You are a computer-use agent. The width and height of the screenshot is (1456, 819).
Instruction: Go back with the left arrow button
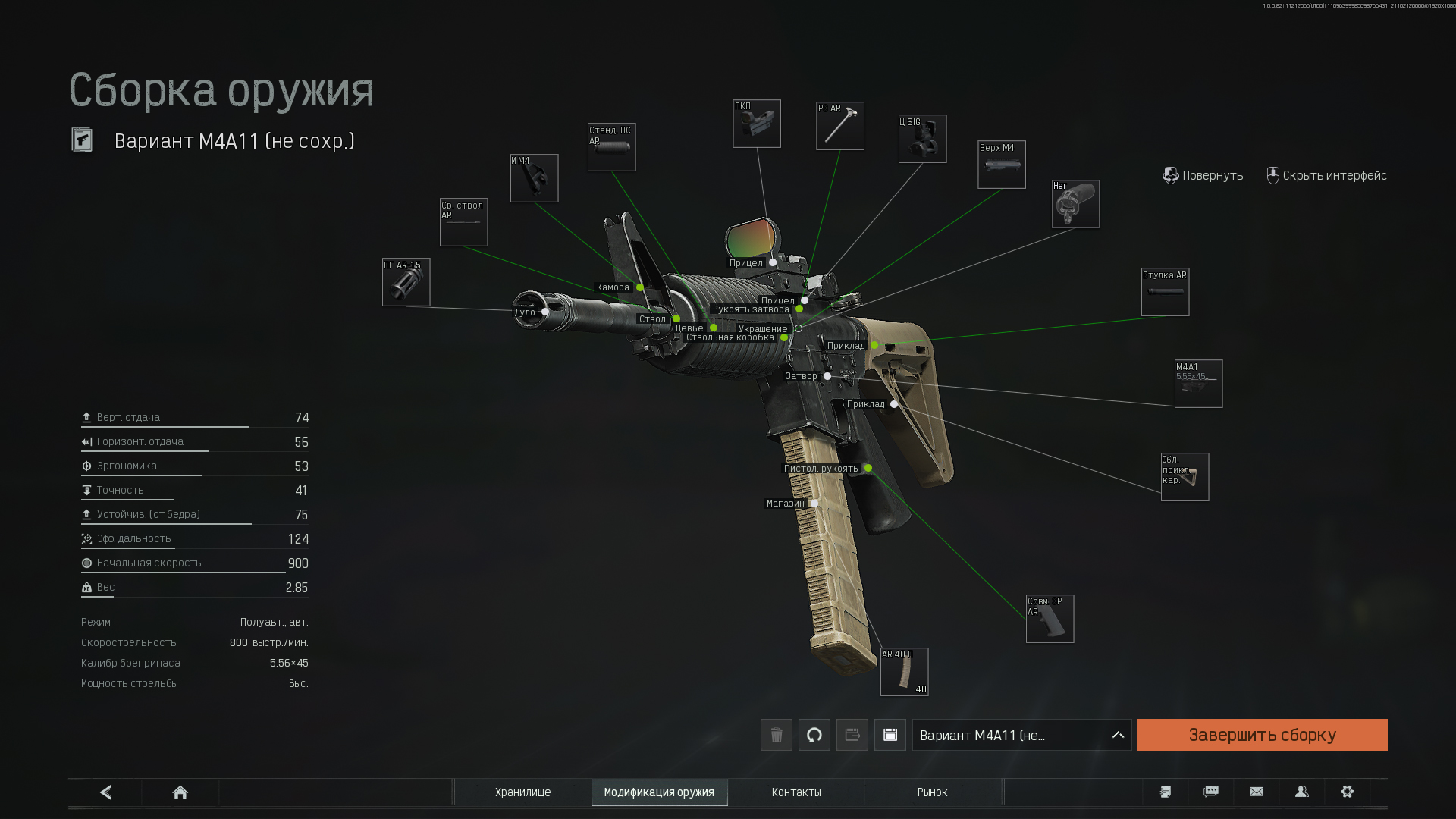pos(105,792)
